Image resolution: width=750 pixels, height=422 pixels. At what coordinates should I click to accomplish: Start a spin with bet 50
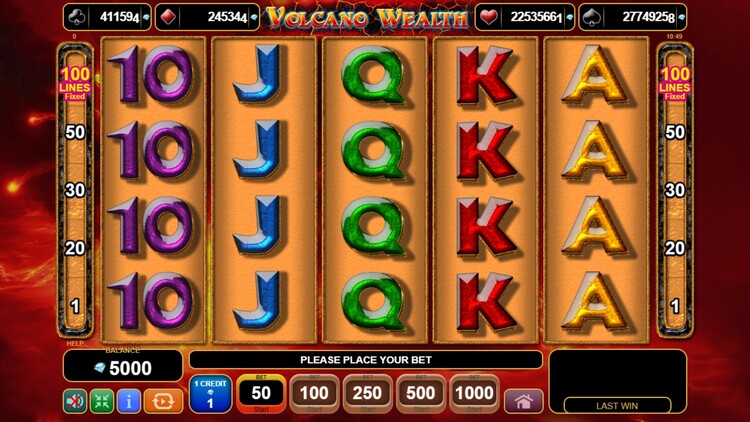tap(262, 394)
